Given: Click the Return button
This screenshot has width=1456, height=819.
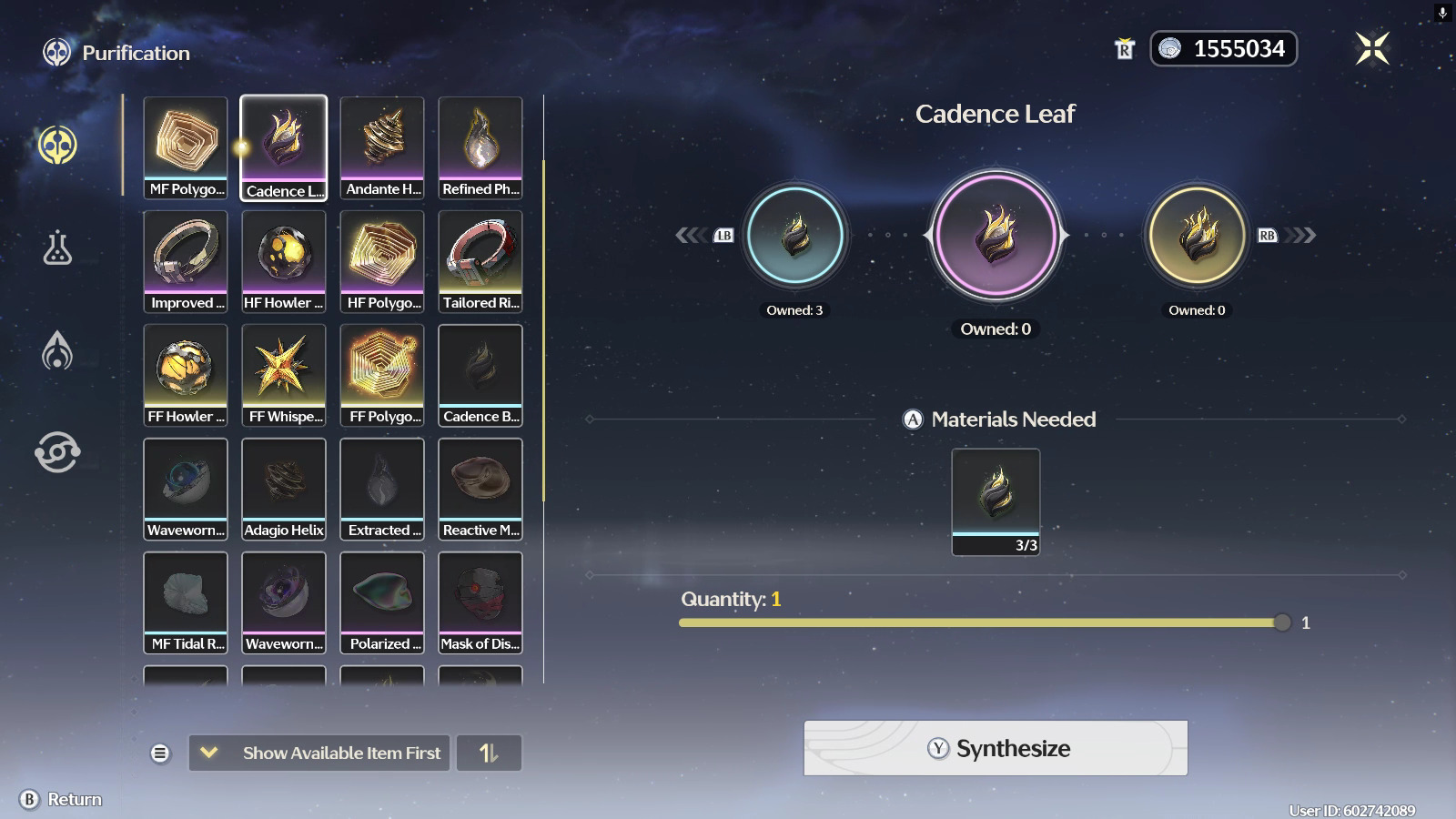Looking at the screenshot, I should 61,799.
